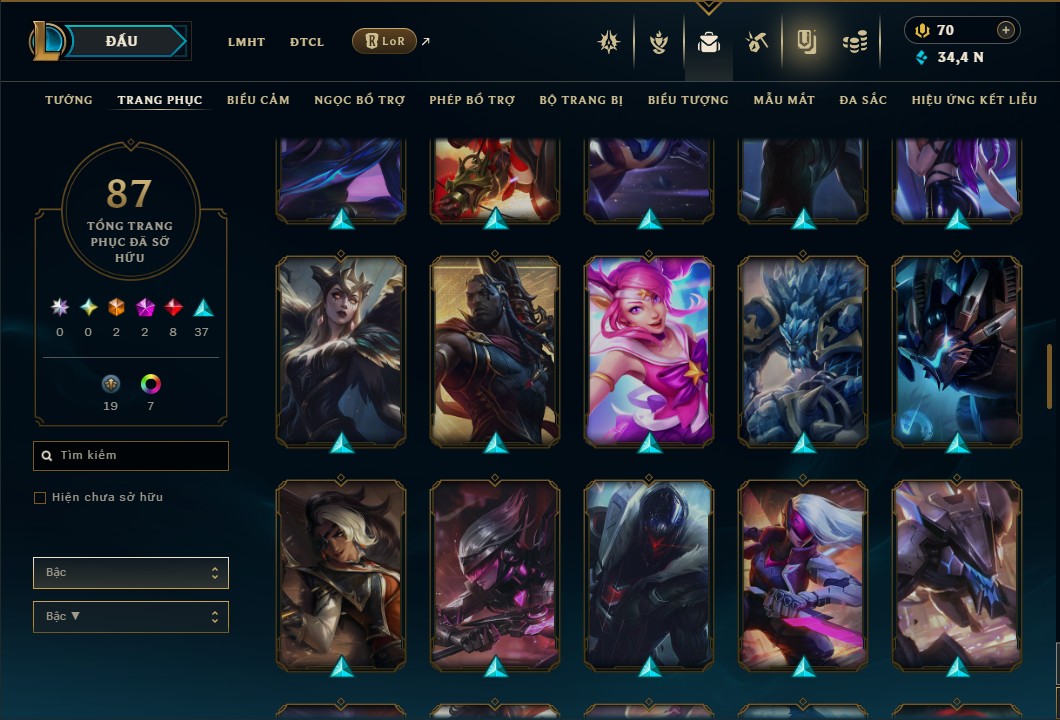Click the Tìm kiếm search field

[x=131, y=456]
